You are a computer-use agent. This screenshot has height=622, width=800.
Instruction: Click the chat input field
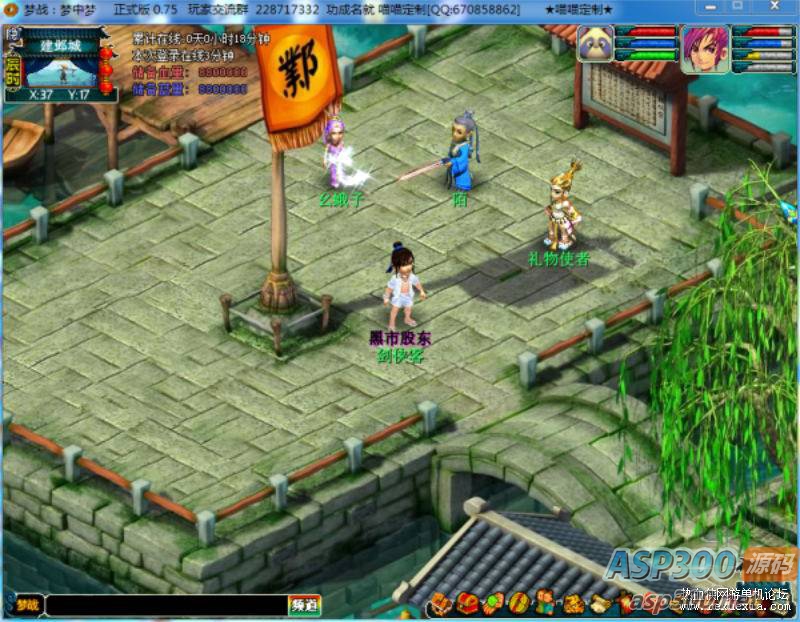[x=165, y=605]
